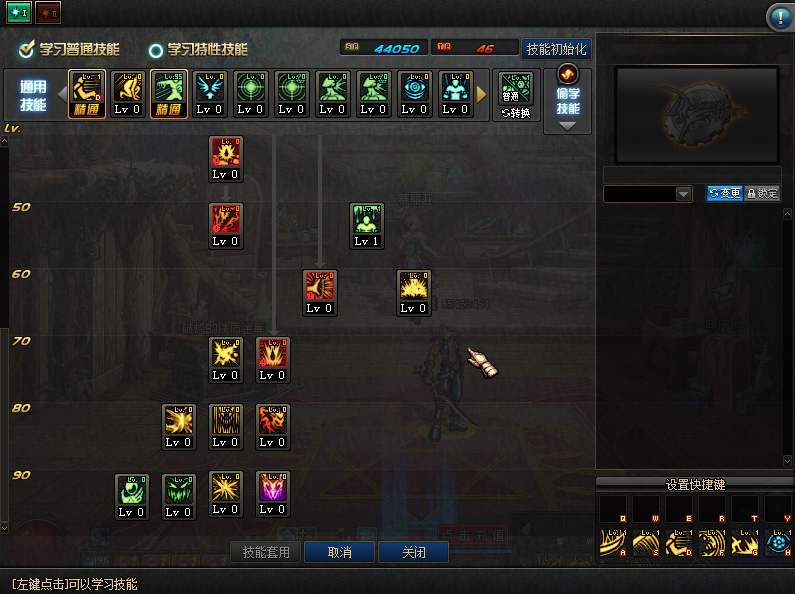
Task: Open the blue exclamation info icon
Action: [779, 16]
